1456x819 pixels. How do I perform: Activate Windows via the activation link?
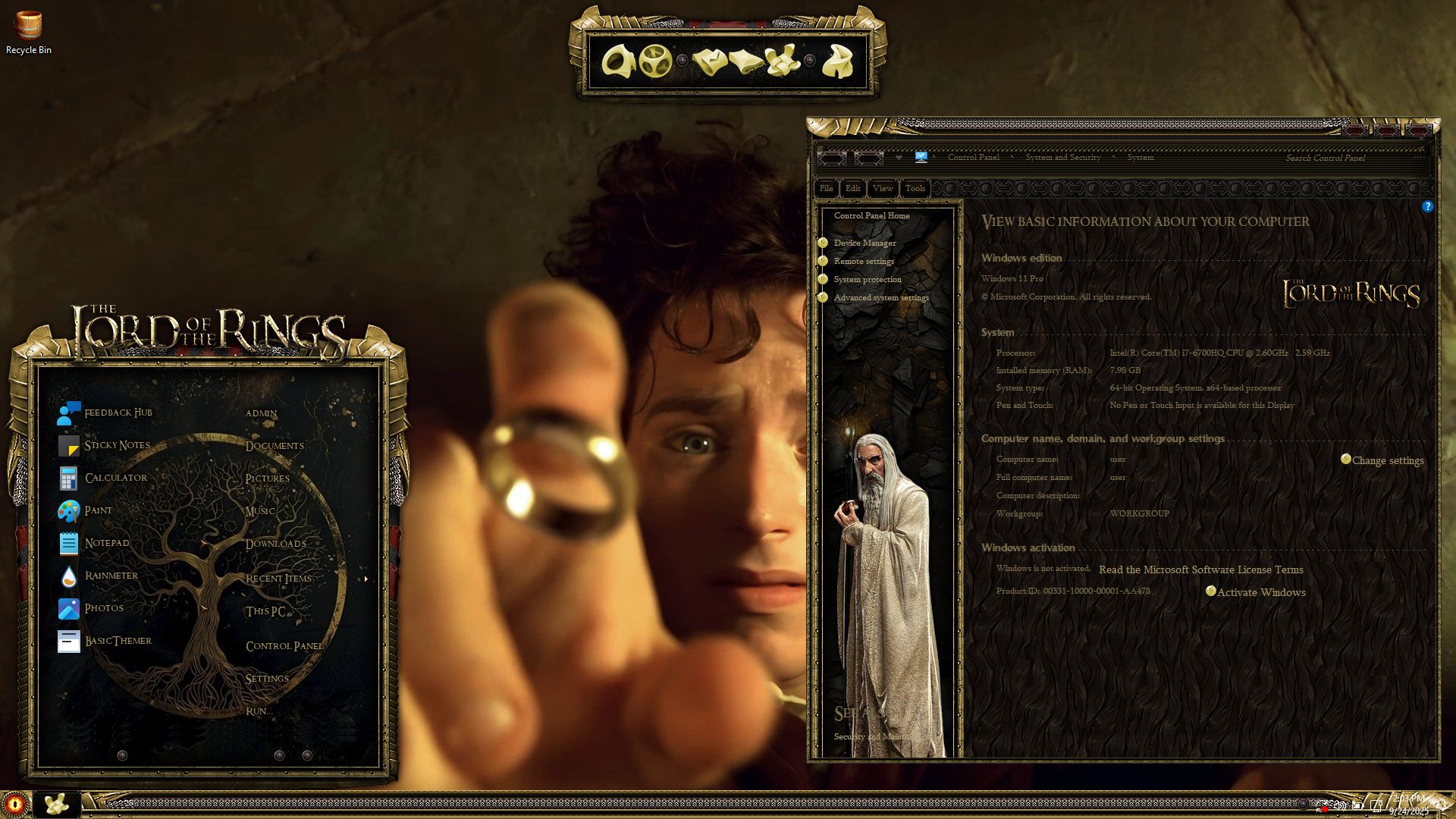pos(1260,592)
